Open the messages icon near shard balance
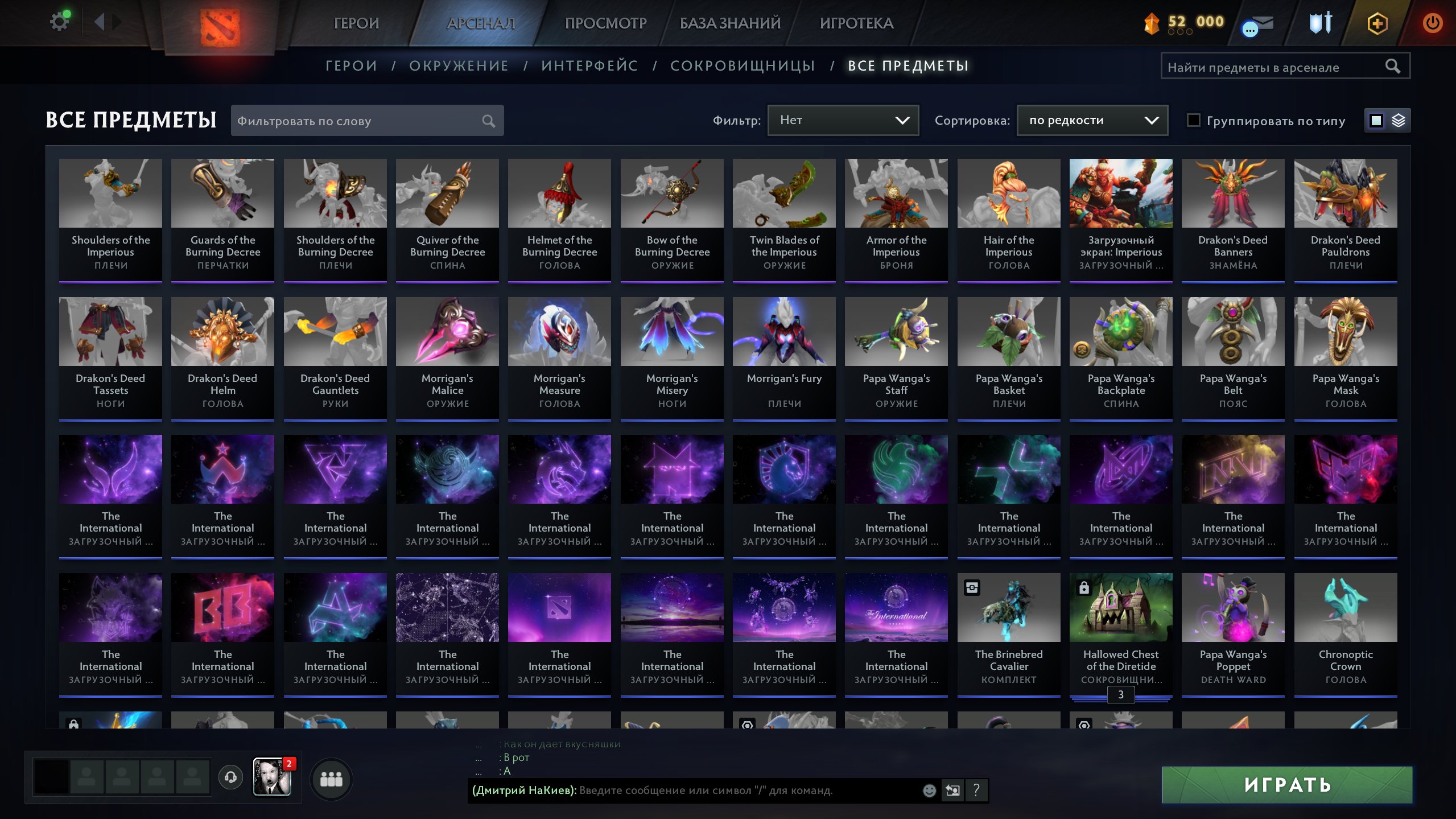The height and width of the screenshot is (819, 1456). click(1256, 23)
